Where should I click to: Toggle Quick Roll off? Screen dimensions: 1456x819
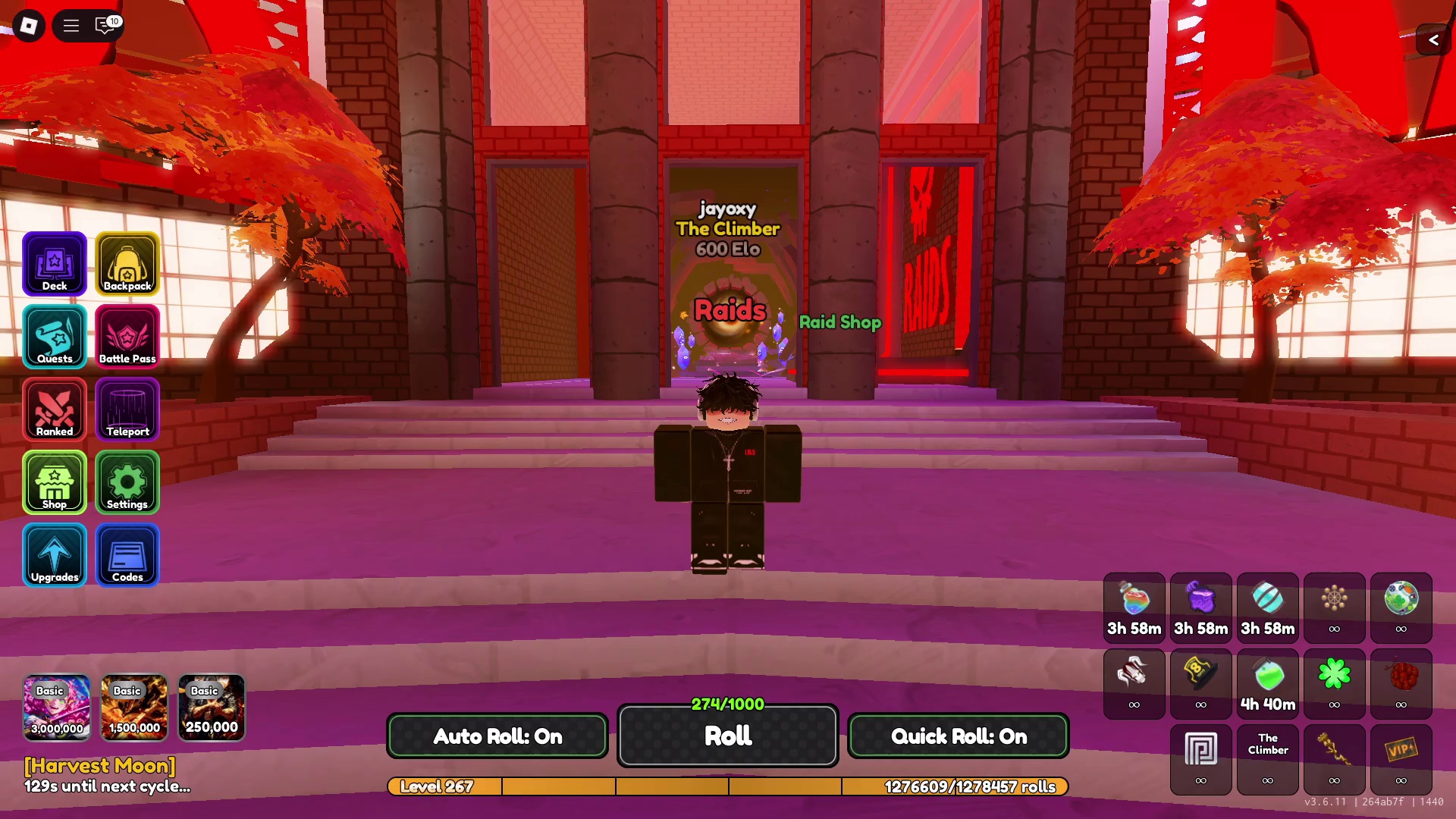(x=959, y=736)
